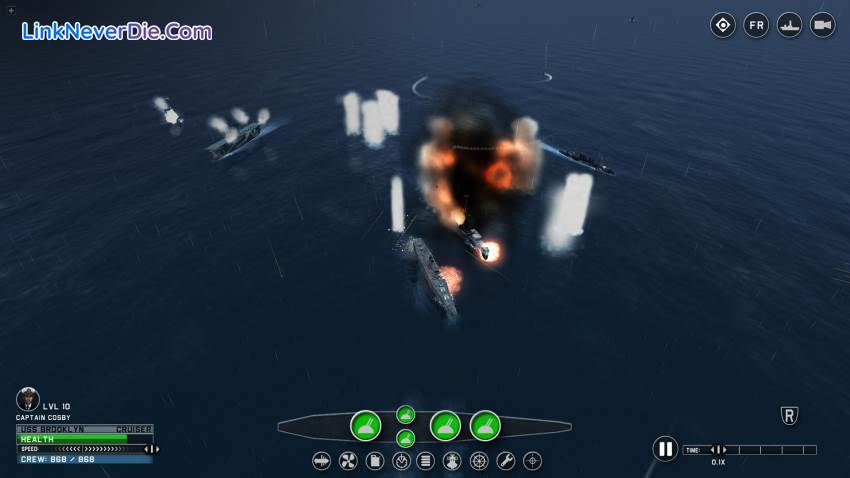Select the ship silhouette view button
The width and height of the screenshot is (850, 478).
coord(790,25)
